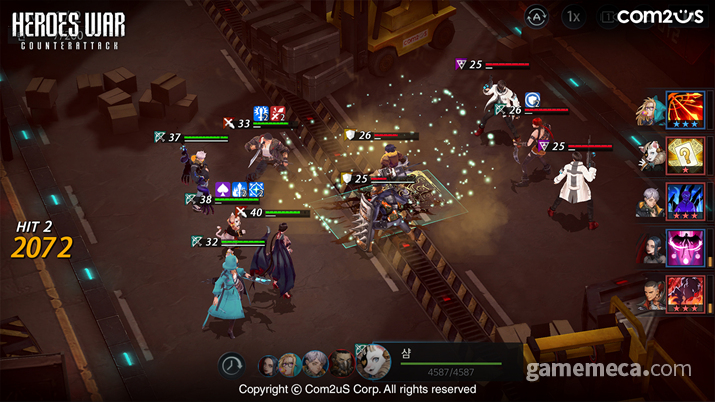The image size is (715, 402).
Task: Select the gas mask hero in turn queue
Action: (342, 363)
